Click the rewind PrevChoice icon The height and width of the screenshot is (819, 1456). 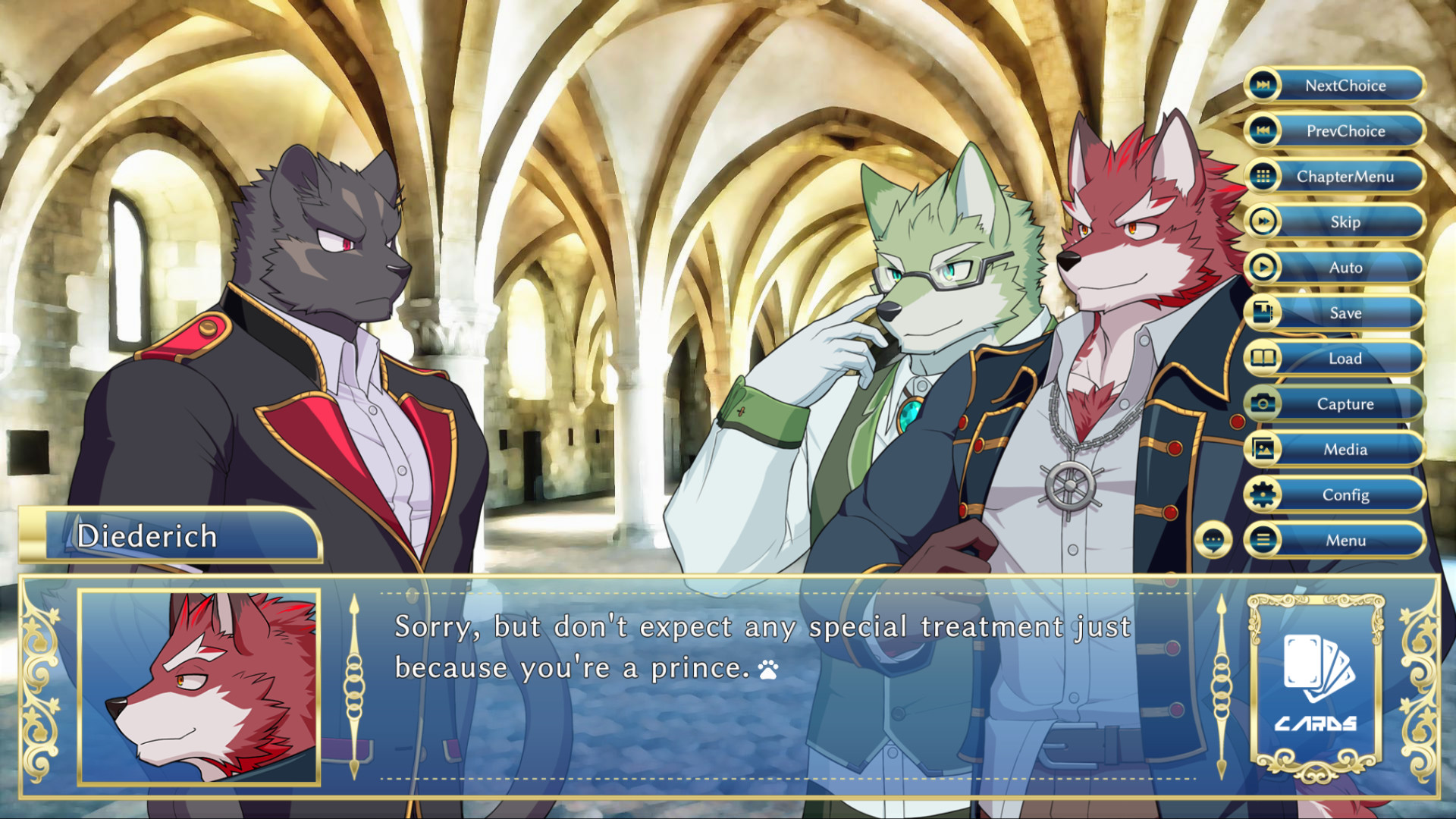point(1263,131)
